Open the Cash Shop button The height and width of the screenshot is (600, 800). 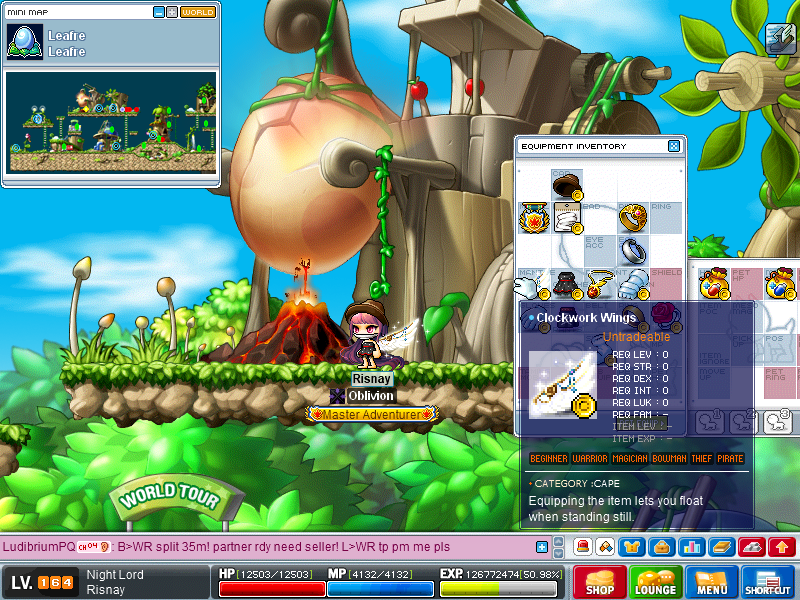(600, 582)
